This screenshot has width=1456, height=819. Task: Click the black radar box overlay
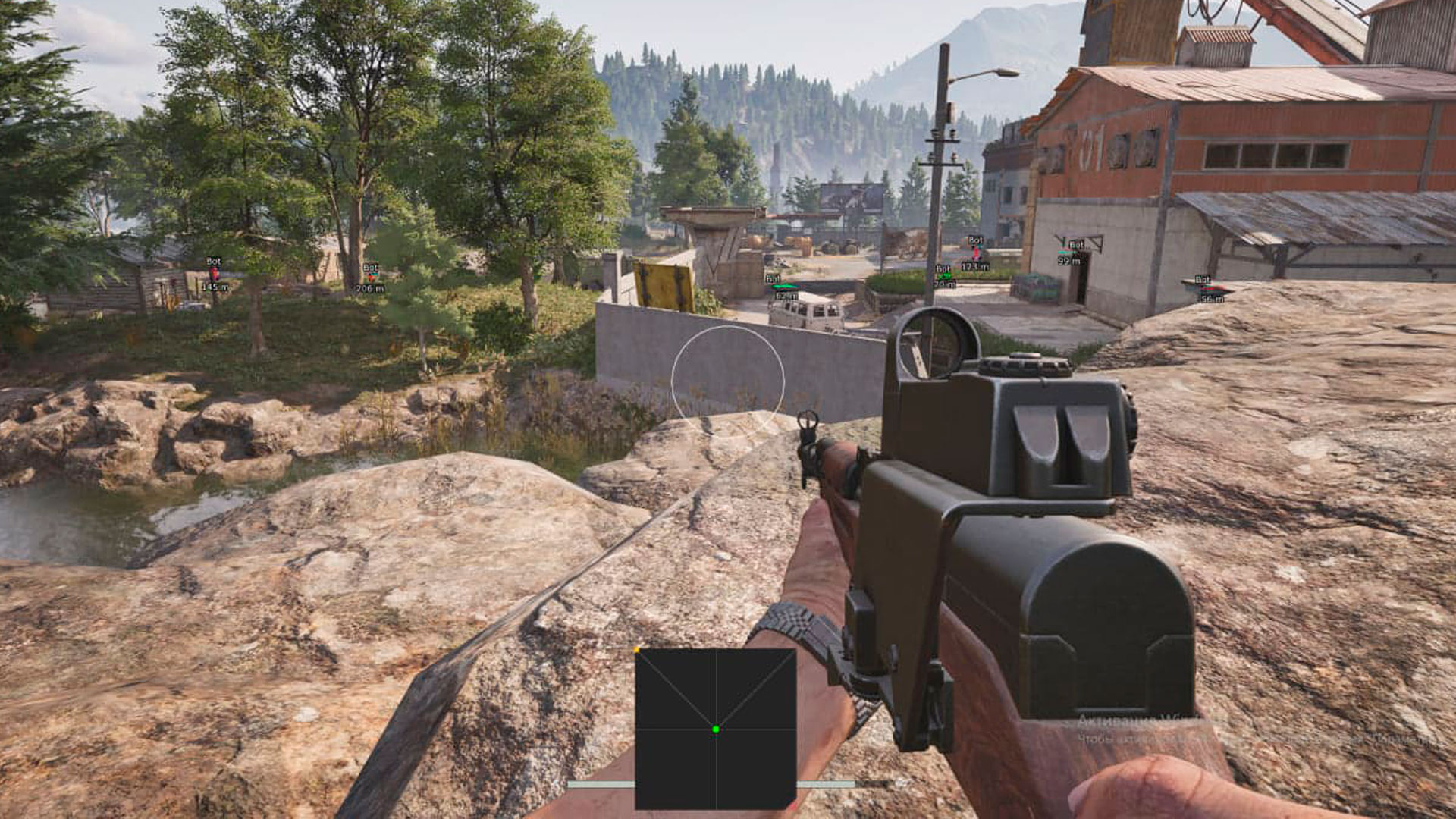tap(715, 729)
